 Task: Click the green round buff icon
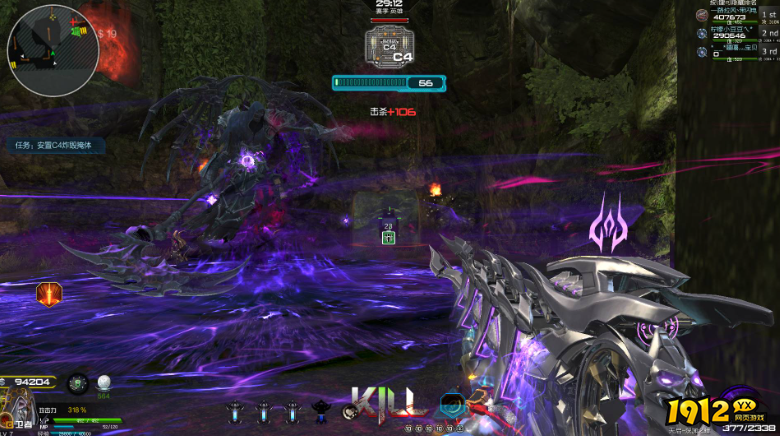point(77,383)
